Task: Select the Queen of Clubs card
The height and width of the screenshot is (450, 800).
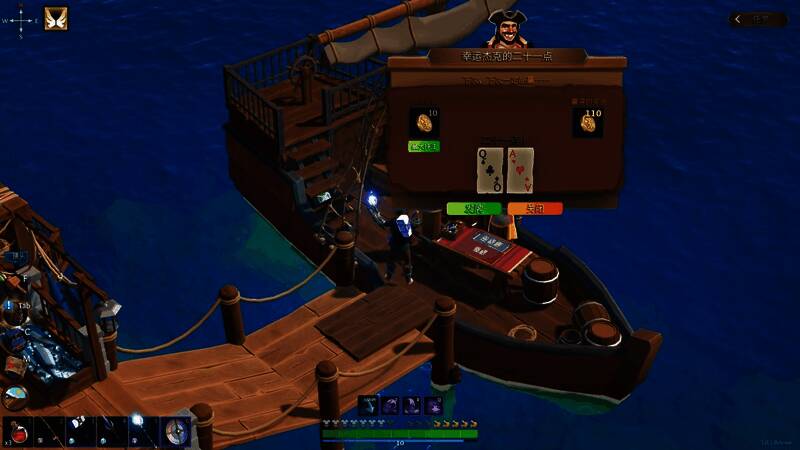Action: [490, 170]
